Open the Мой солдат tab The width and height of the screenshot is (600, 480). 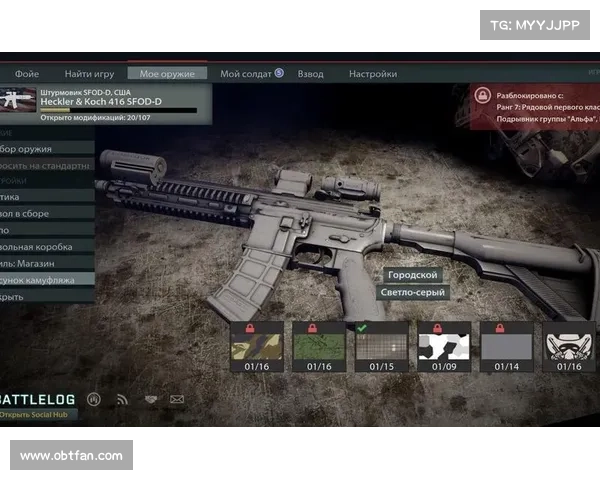point(250,74)
